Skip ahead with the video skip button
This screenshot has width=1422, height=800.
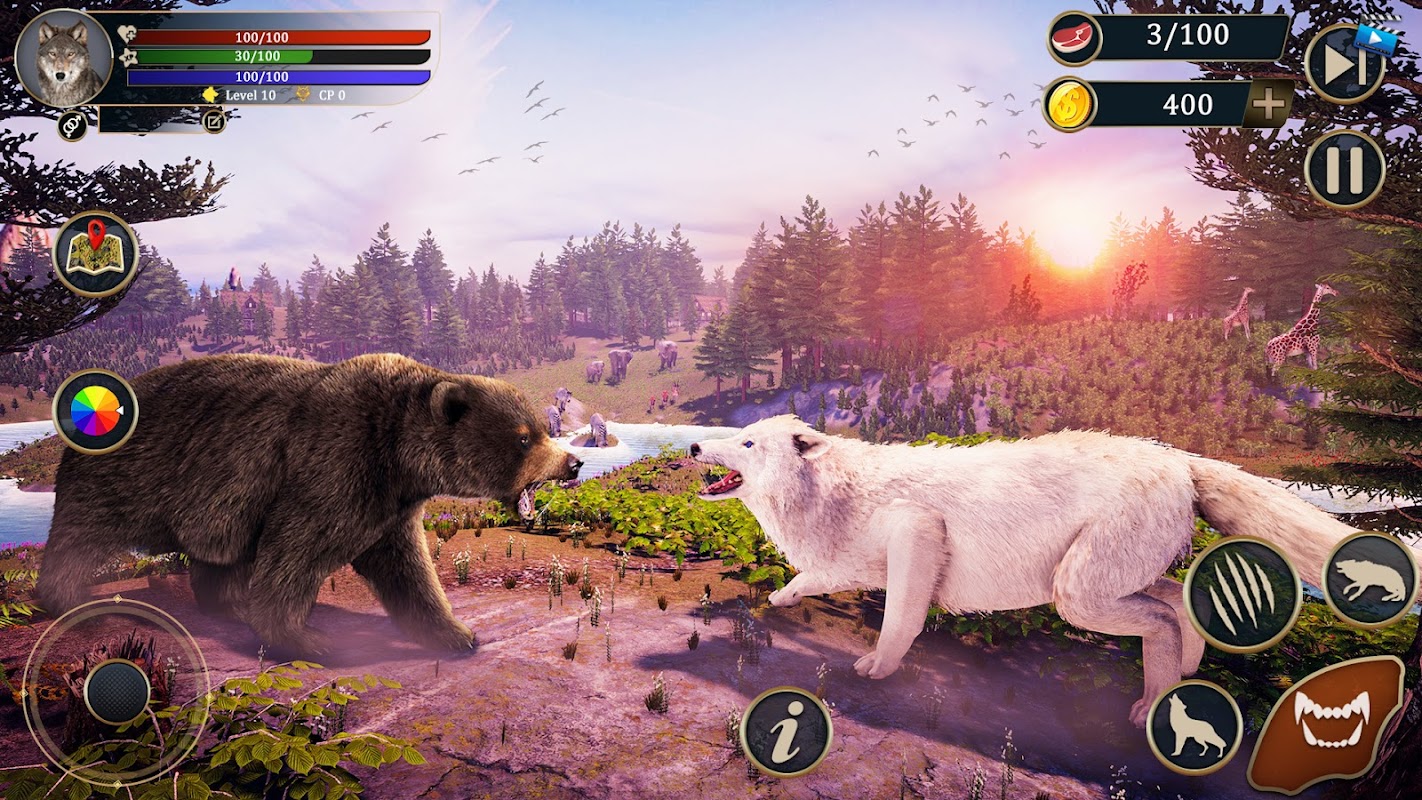coord(1344,64)
